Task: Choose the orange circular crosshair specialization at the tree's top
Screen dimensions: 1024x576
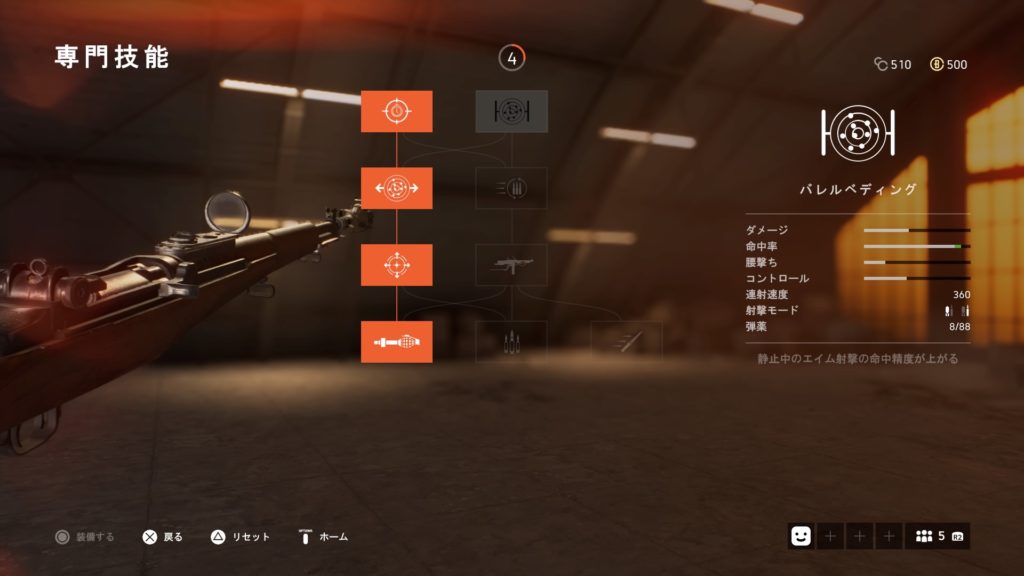Action: (396, 111)
